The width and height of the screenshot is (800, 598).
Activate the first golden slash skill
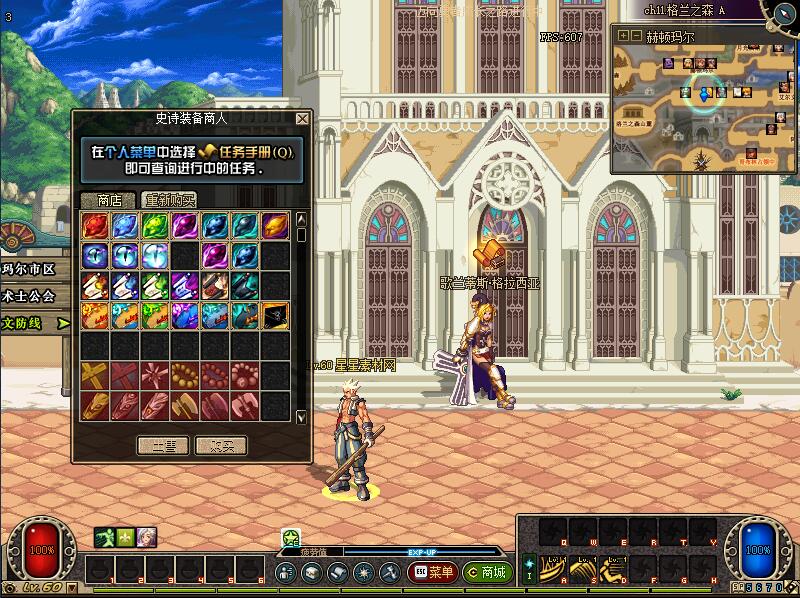click(x=553, y=568)
